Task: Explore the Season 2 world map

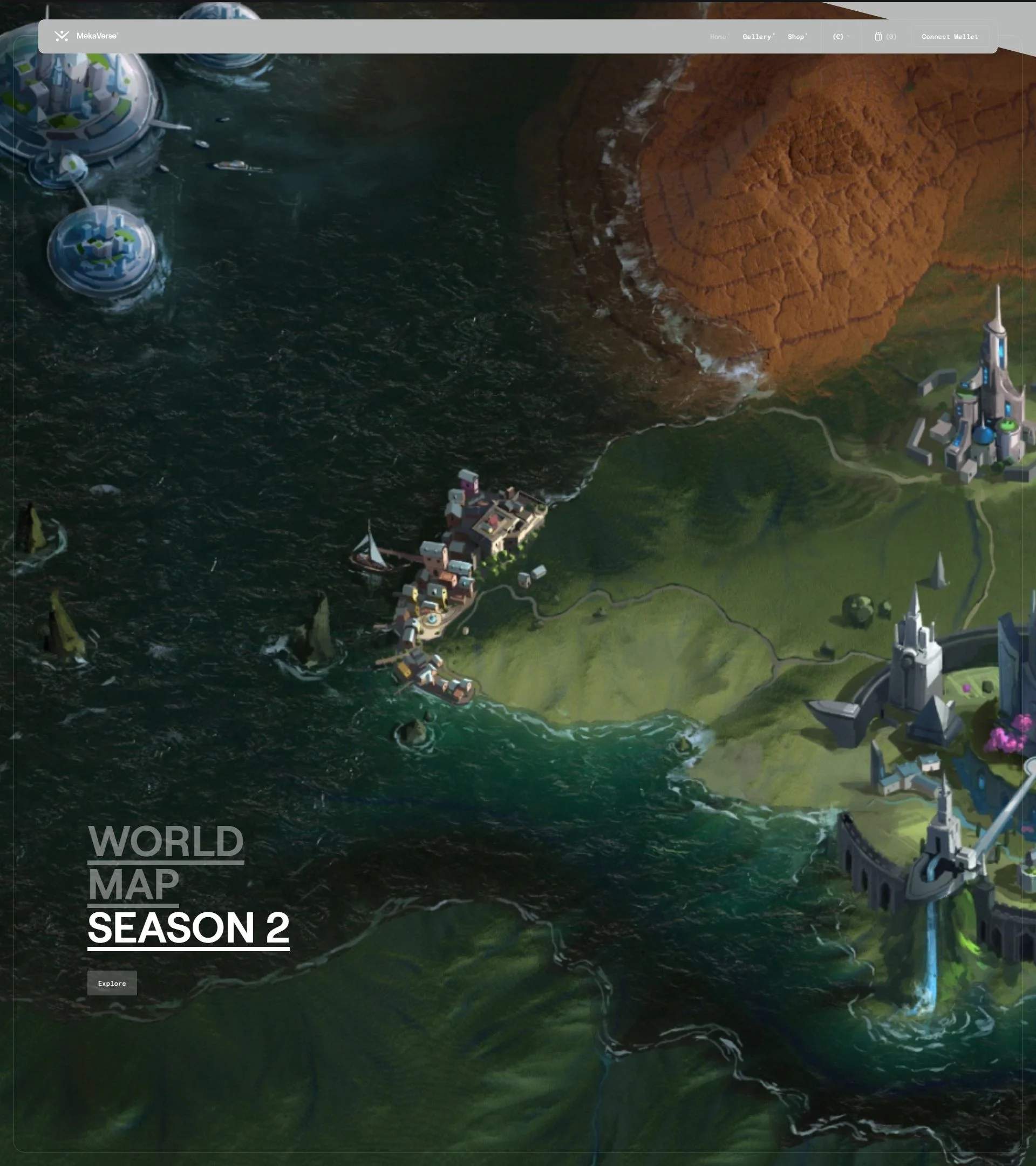Action: (x=112, y=983)
